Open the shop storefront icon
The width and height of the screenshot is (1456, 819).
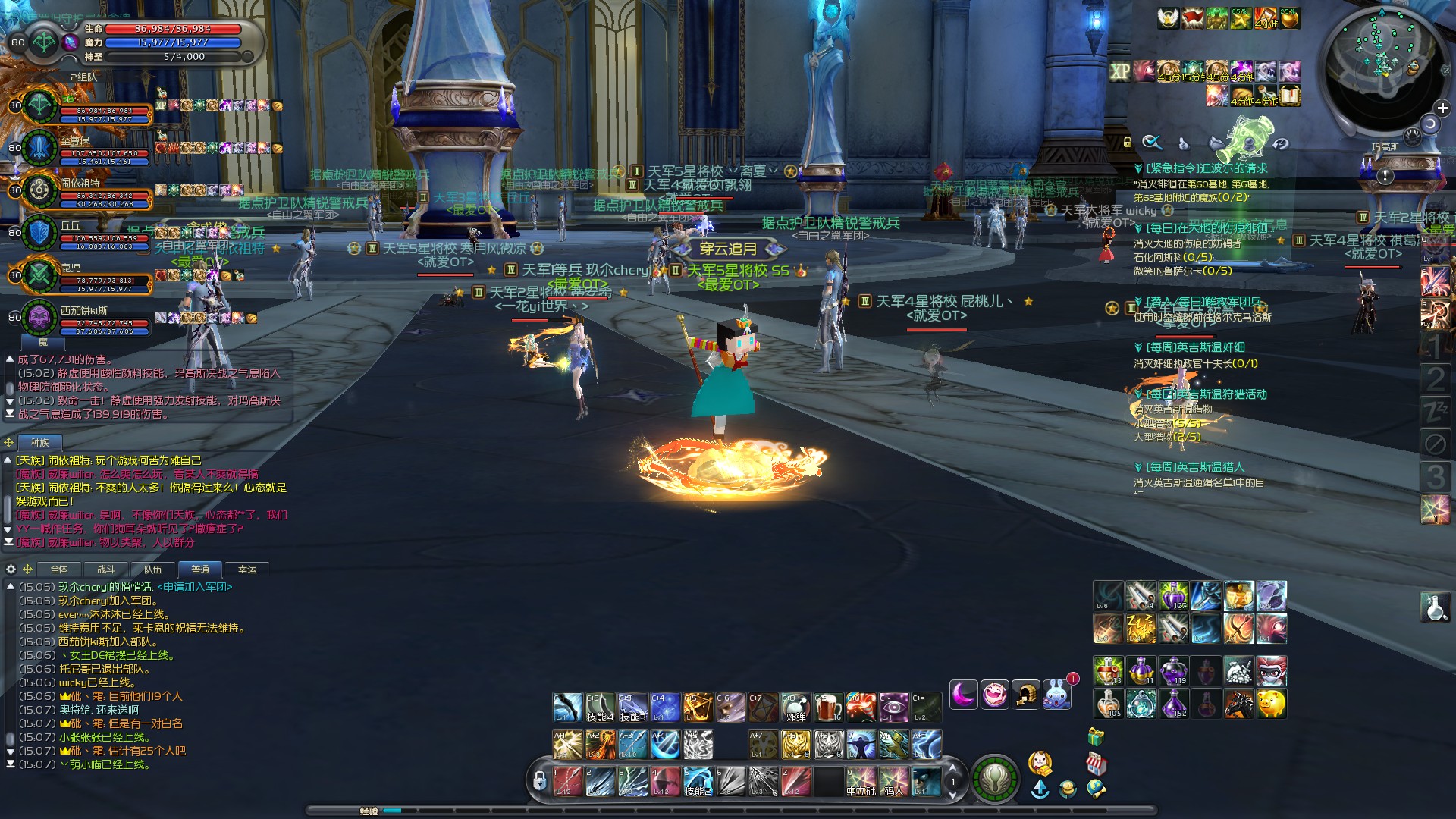coord(1096,763)
